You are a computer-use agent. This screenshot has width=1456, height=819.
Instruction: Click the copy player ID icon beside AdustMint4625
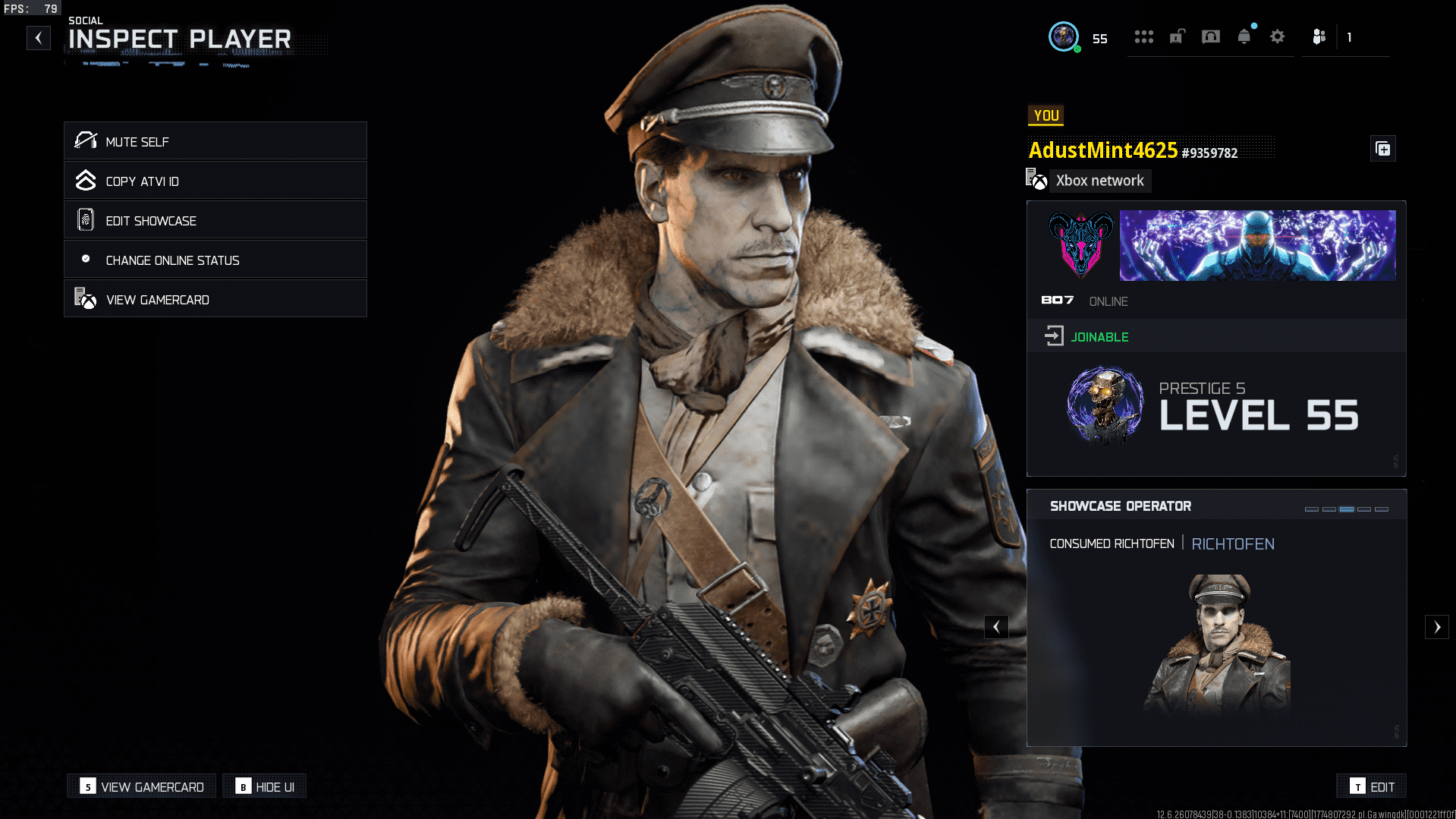pyautogui.click(x=1382, y=149)
